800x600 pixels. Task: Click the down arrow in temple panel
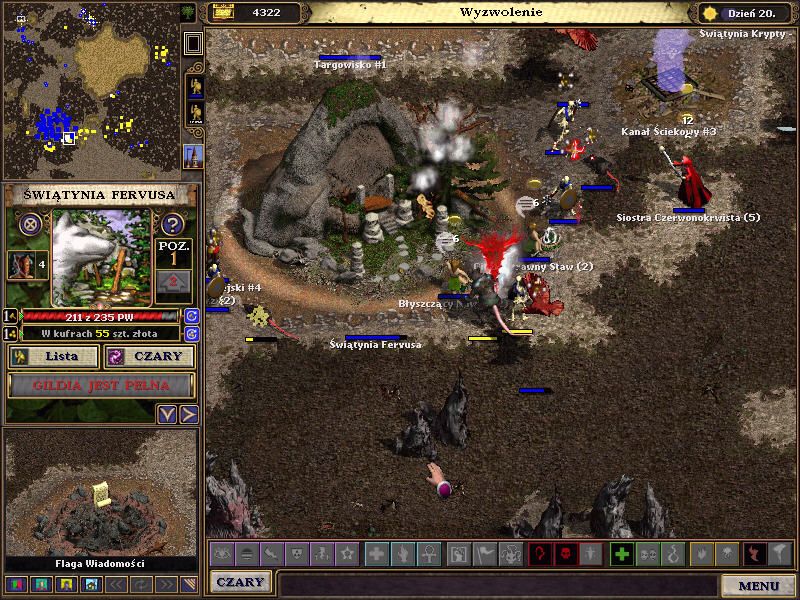[x=168, y=414]
